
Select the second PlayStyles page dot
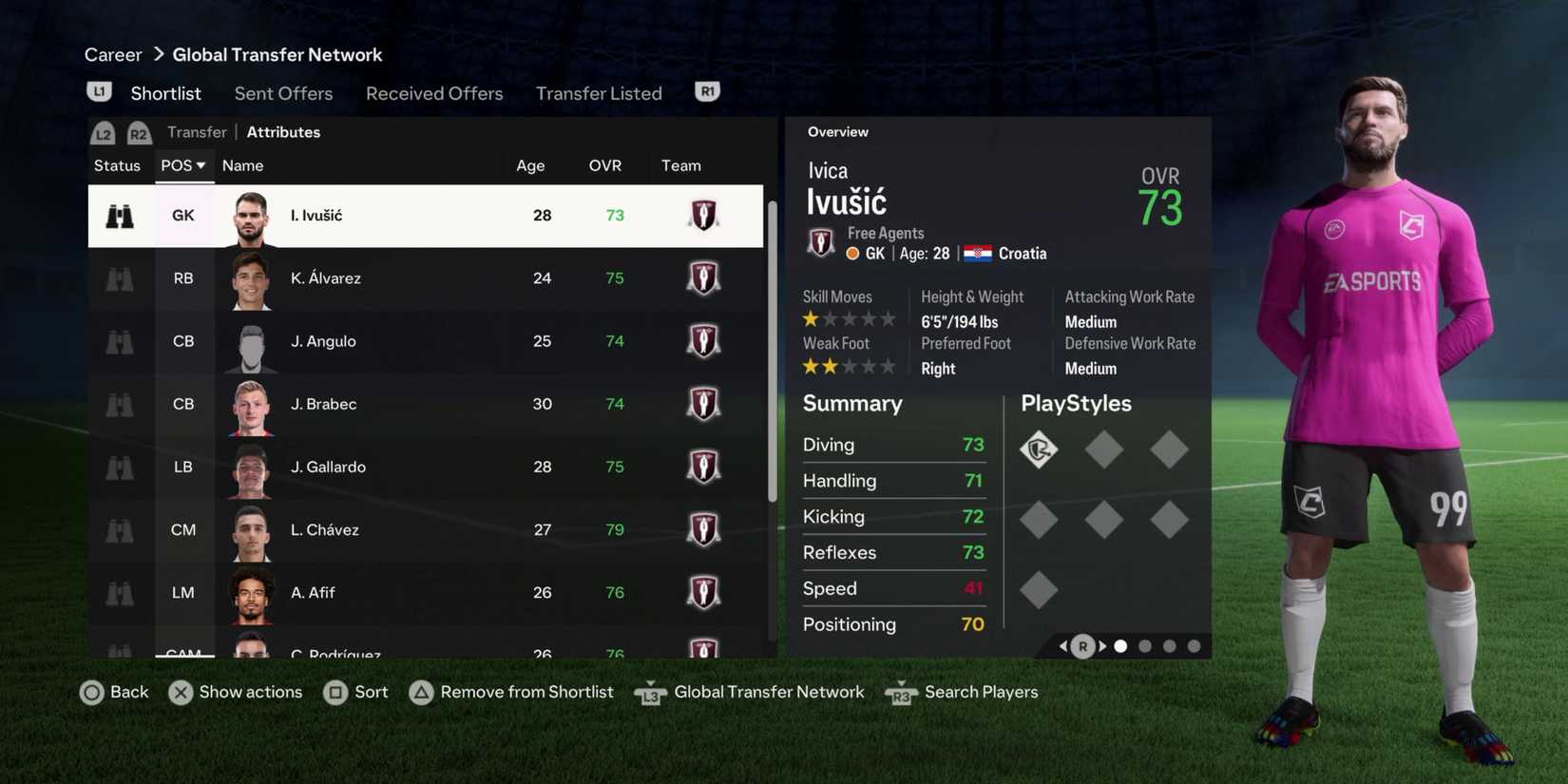click(x=1144, y=645)
